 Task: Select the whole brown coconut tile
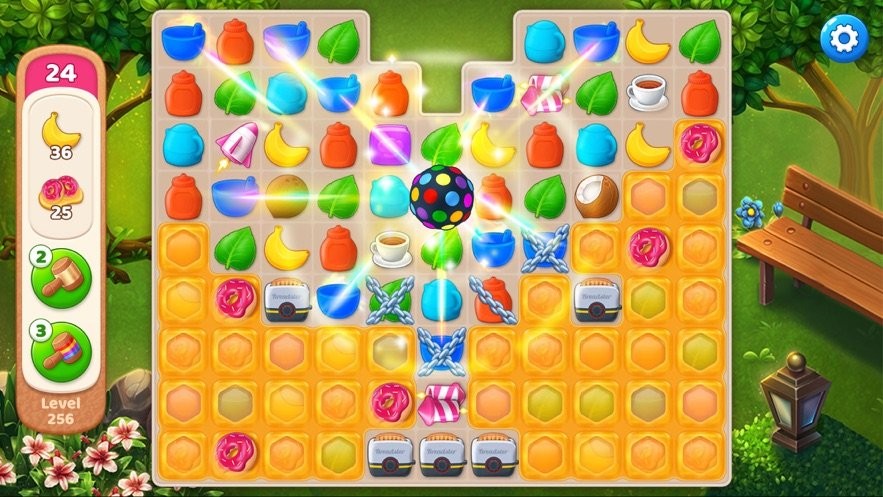tap(286, 196)
